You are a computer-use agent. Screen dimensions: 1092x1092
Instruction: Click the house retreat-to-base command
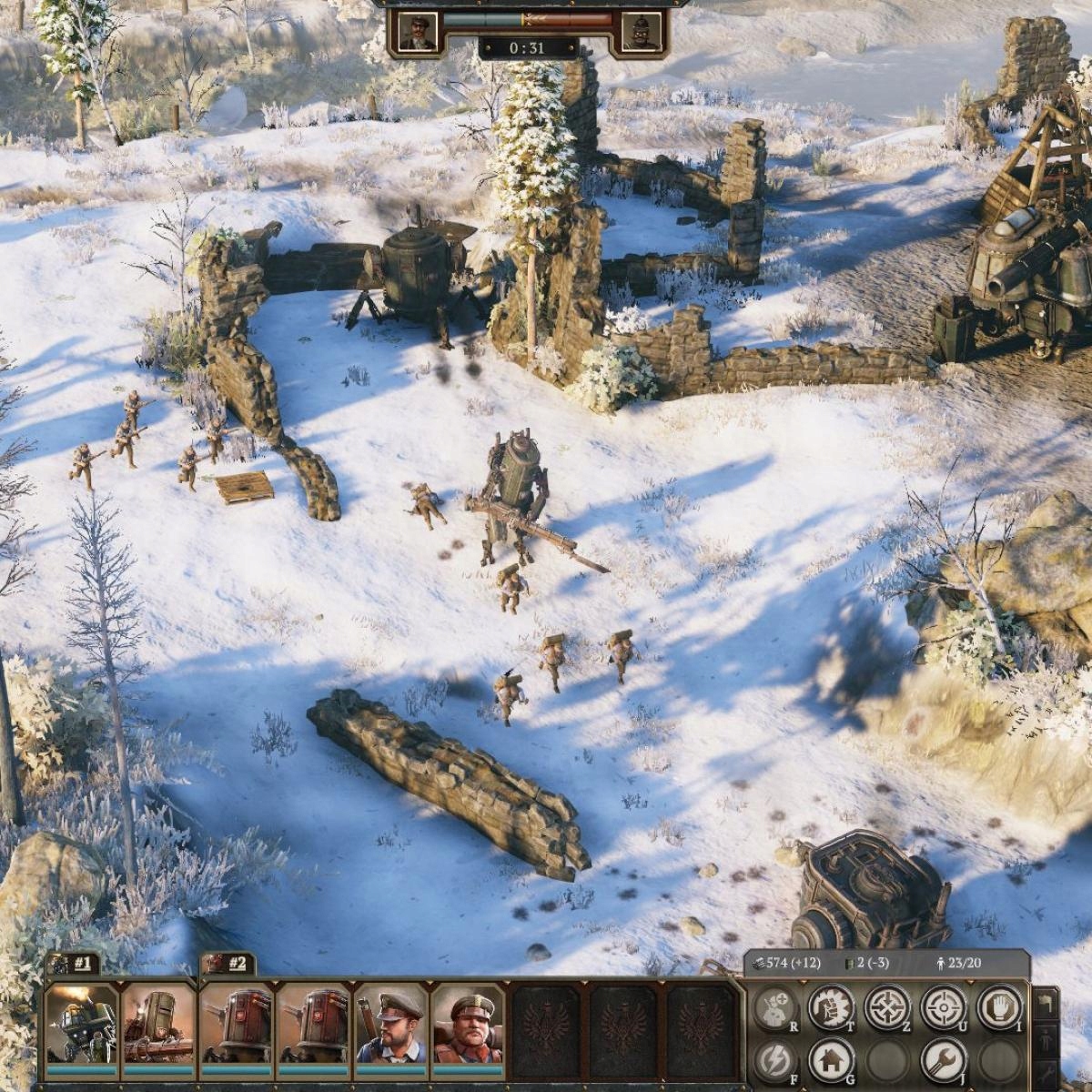[831, 1060]
